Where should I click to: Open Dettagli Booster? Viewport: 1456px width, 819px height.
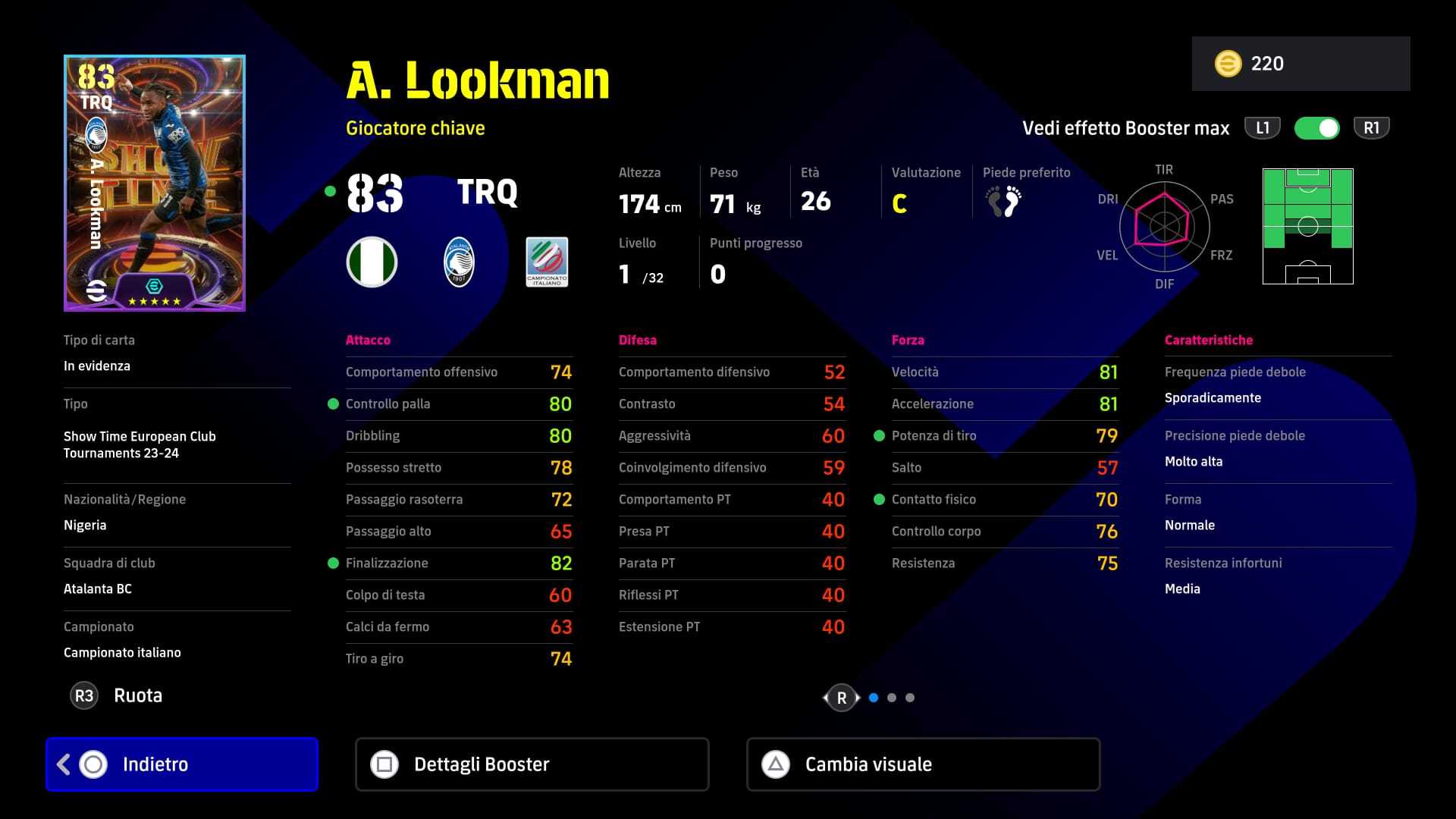[532, 764]
